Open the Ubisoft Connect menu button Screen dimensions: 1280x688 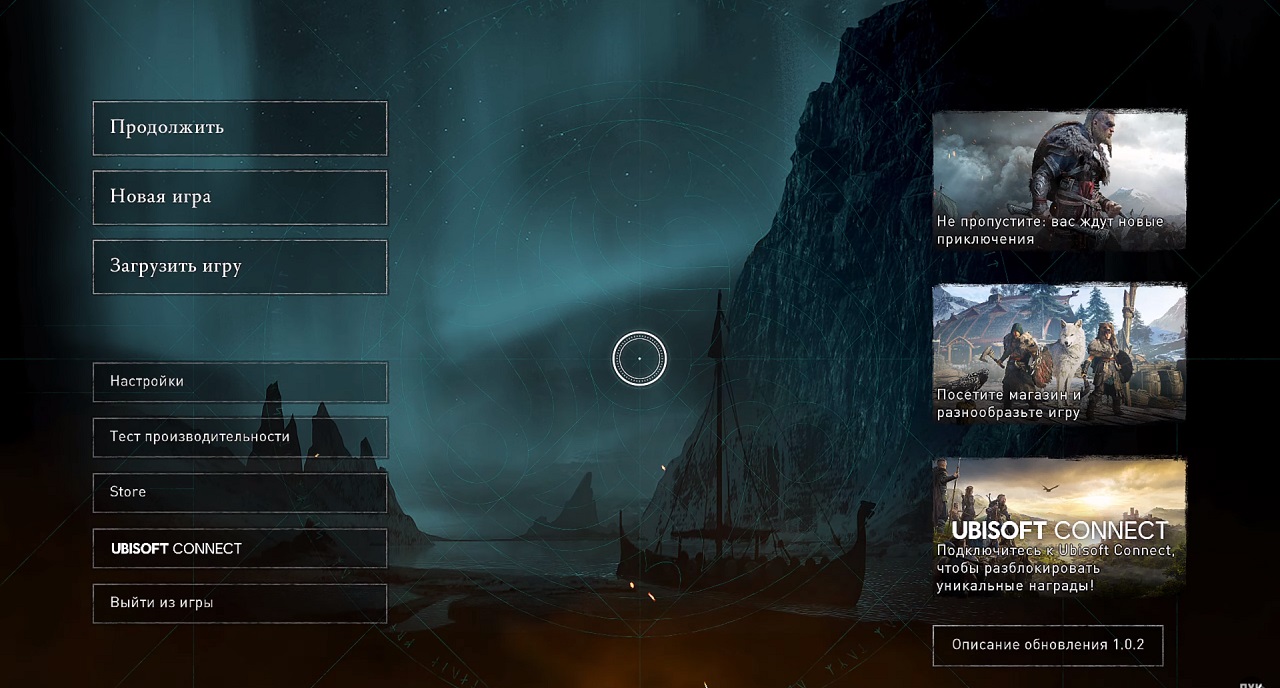(240, 548)
